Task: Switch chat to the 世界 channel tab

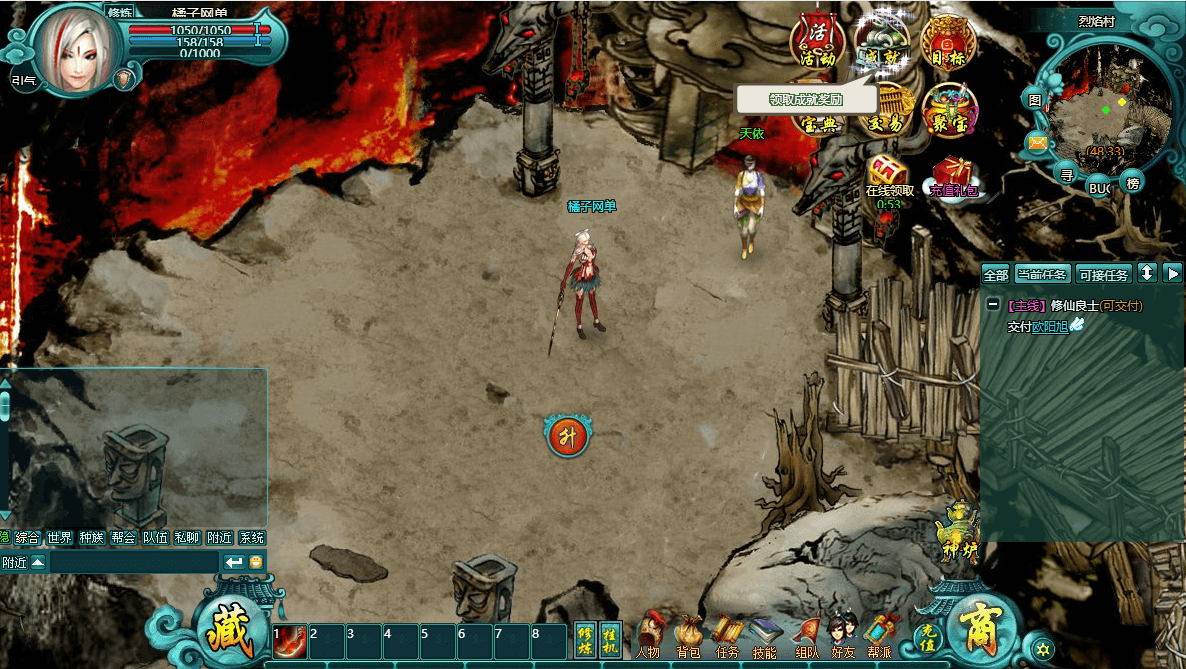Action: (x=60, y=537)
